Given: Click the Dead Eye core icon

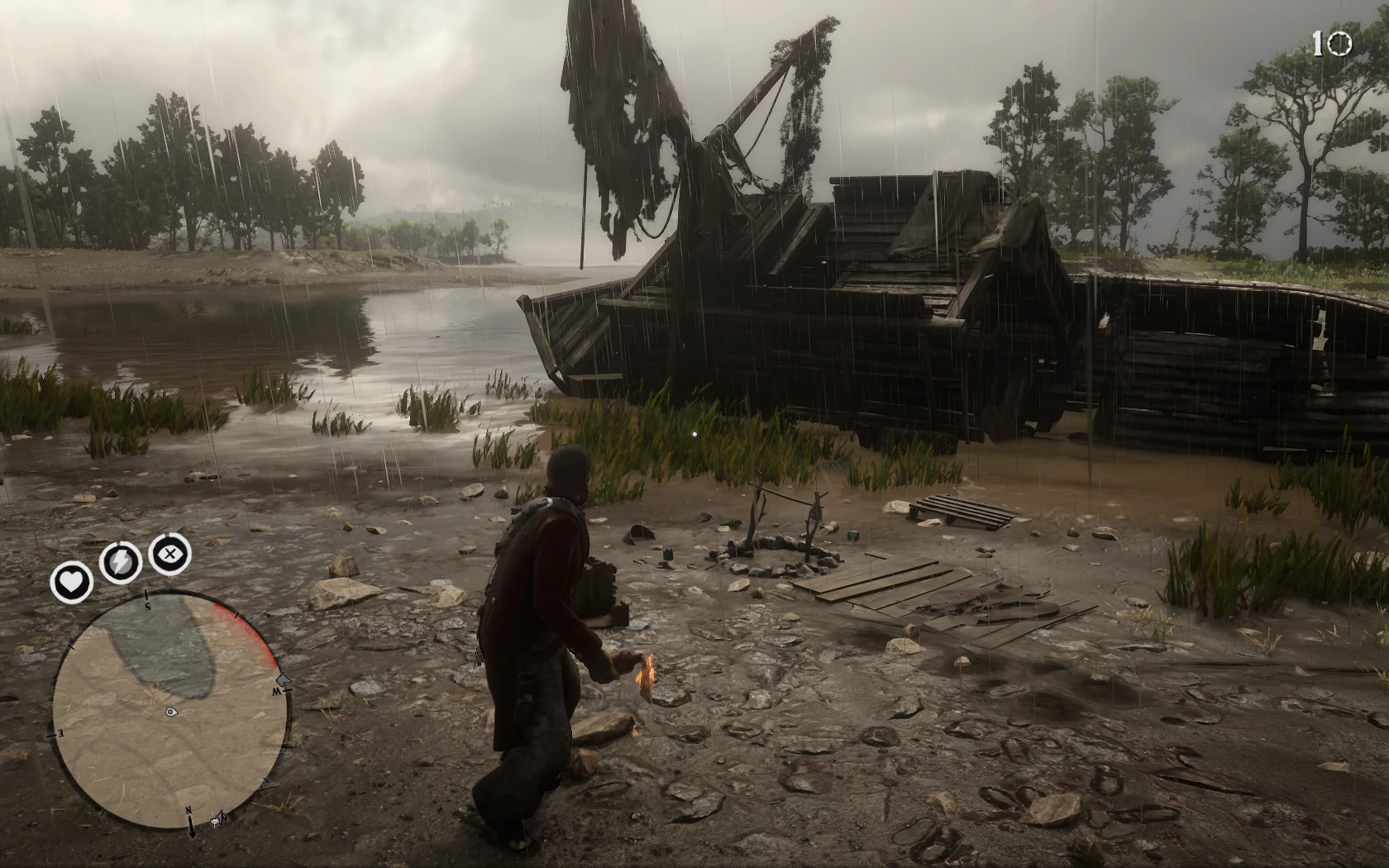Looking at the screenshot, I should (x=170, y=553).
